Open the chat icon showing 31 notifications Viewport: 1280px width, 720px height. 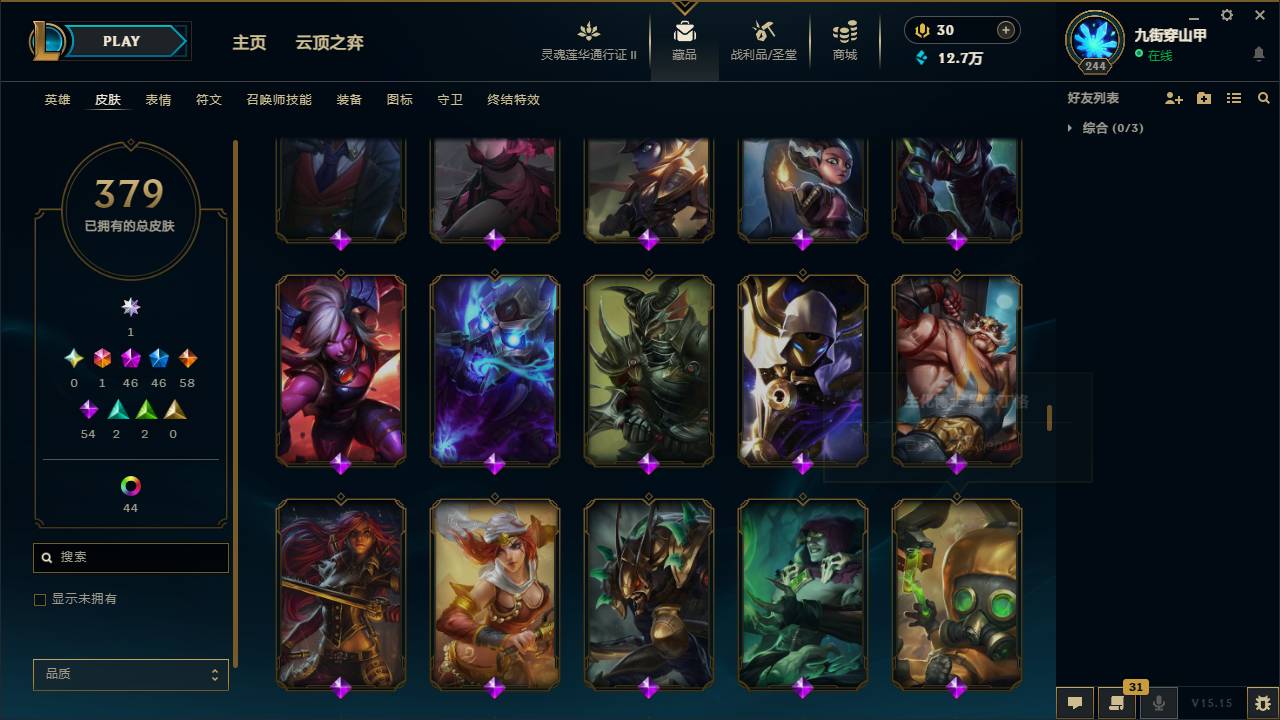point(1117,702)
